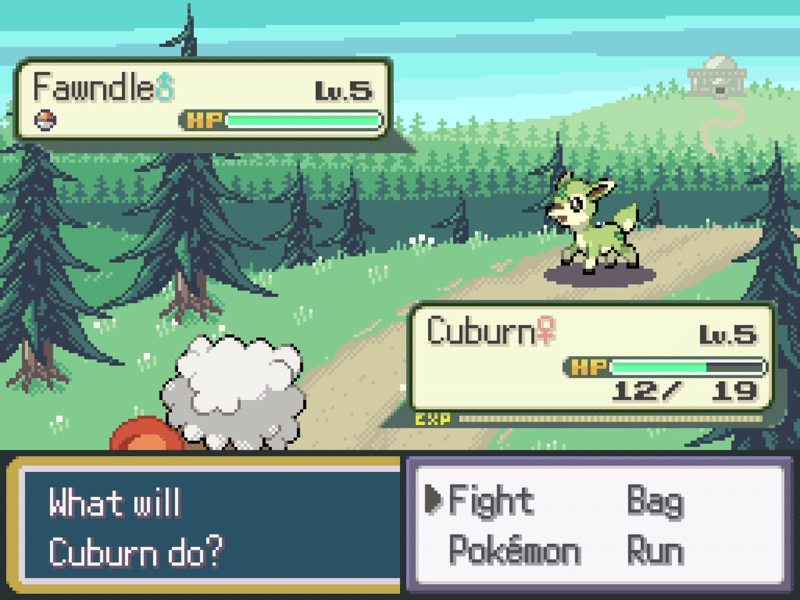Viewport: 800px width, 600px height.
Task: Open the Bag
Action: coord(655,500)
